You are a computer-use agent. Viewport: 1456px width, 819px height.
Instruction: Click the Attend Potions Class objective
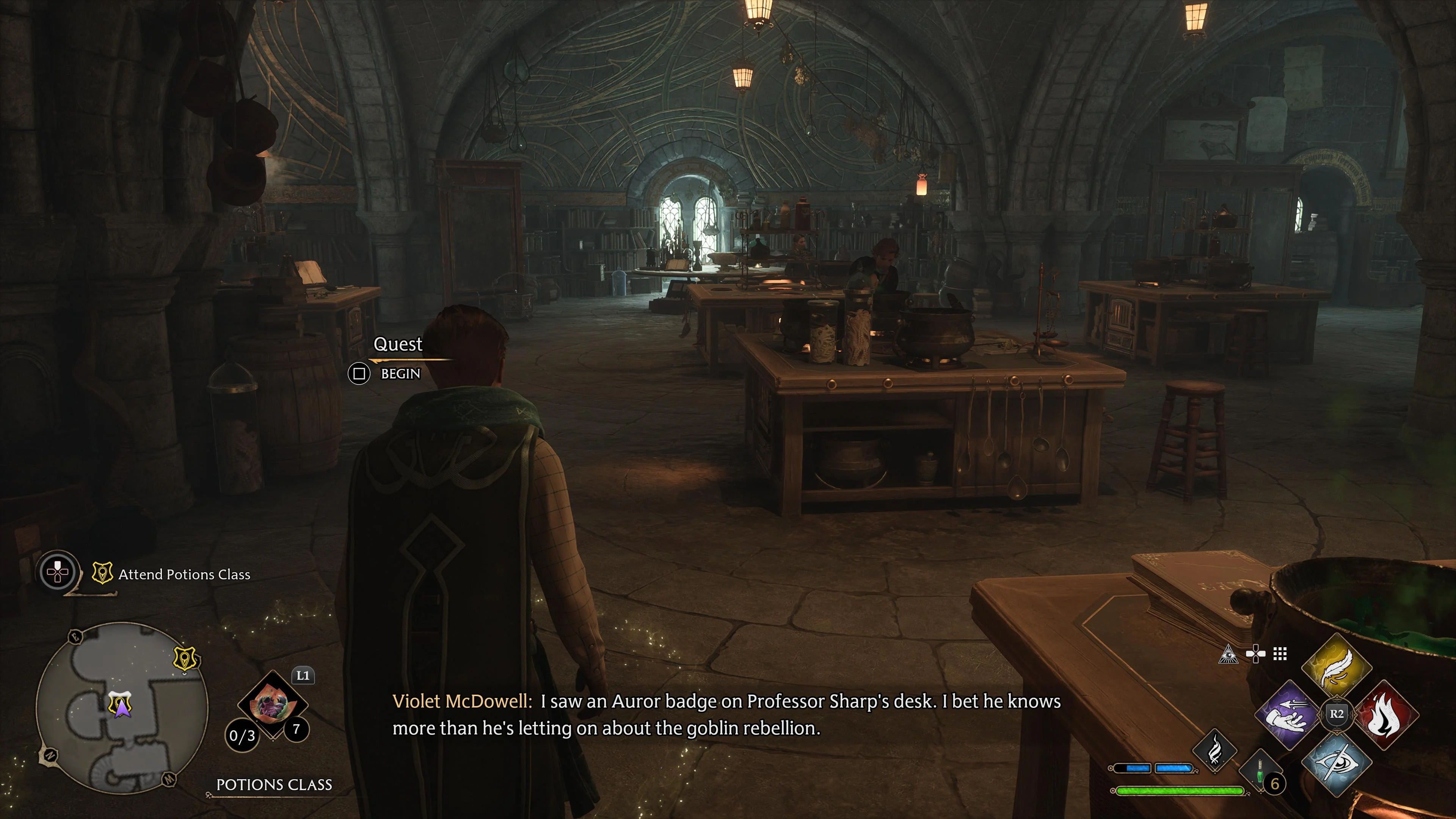[184, 576]
